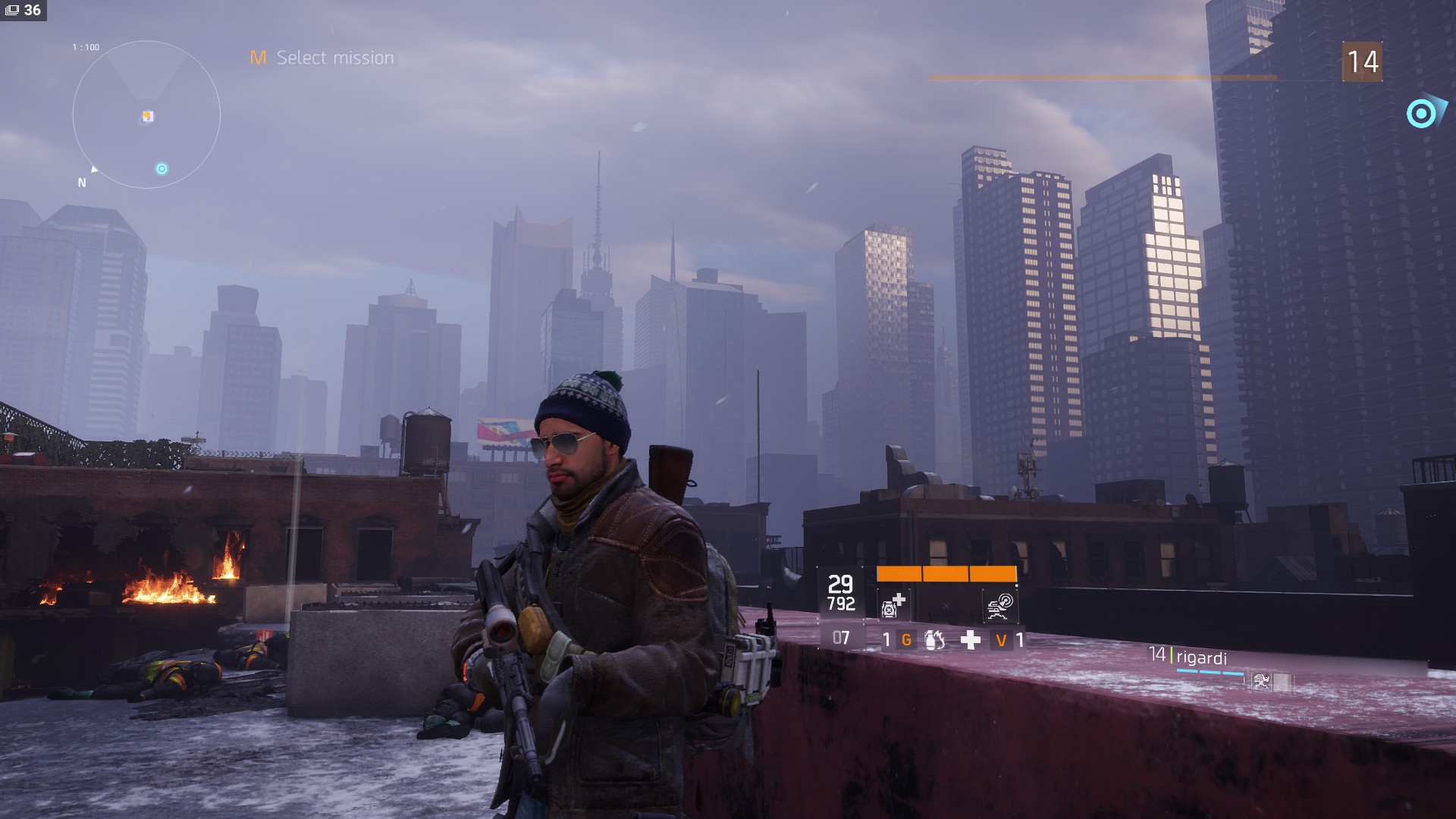The height and width of the screenshot is (819, 1456).
Task: Use the medkit cross icon
Action: click(970, 640)
